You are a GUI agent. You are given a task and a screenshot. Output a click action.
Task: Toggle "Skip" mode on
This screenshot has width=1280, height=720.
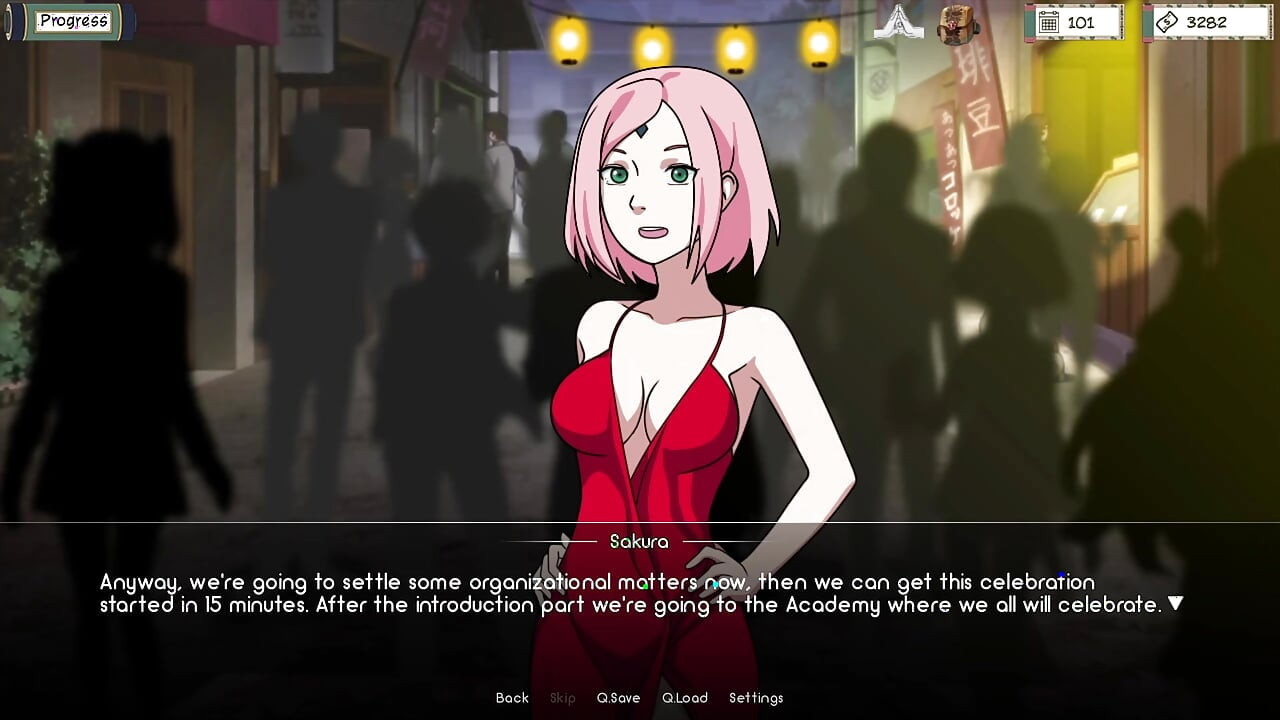click(x=562, y=697)
